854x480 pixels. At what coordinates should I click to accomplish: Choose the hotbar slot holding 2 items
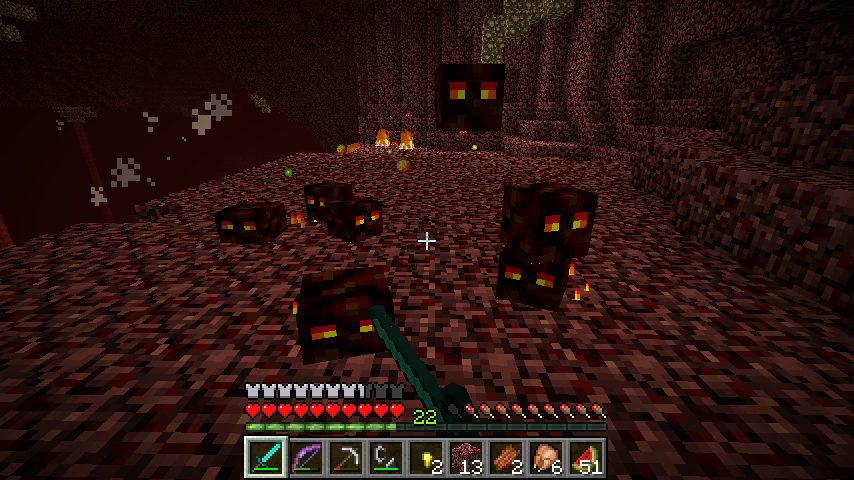pyautogui.click(x=506, y=457)
